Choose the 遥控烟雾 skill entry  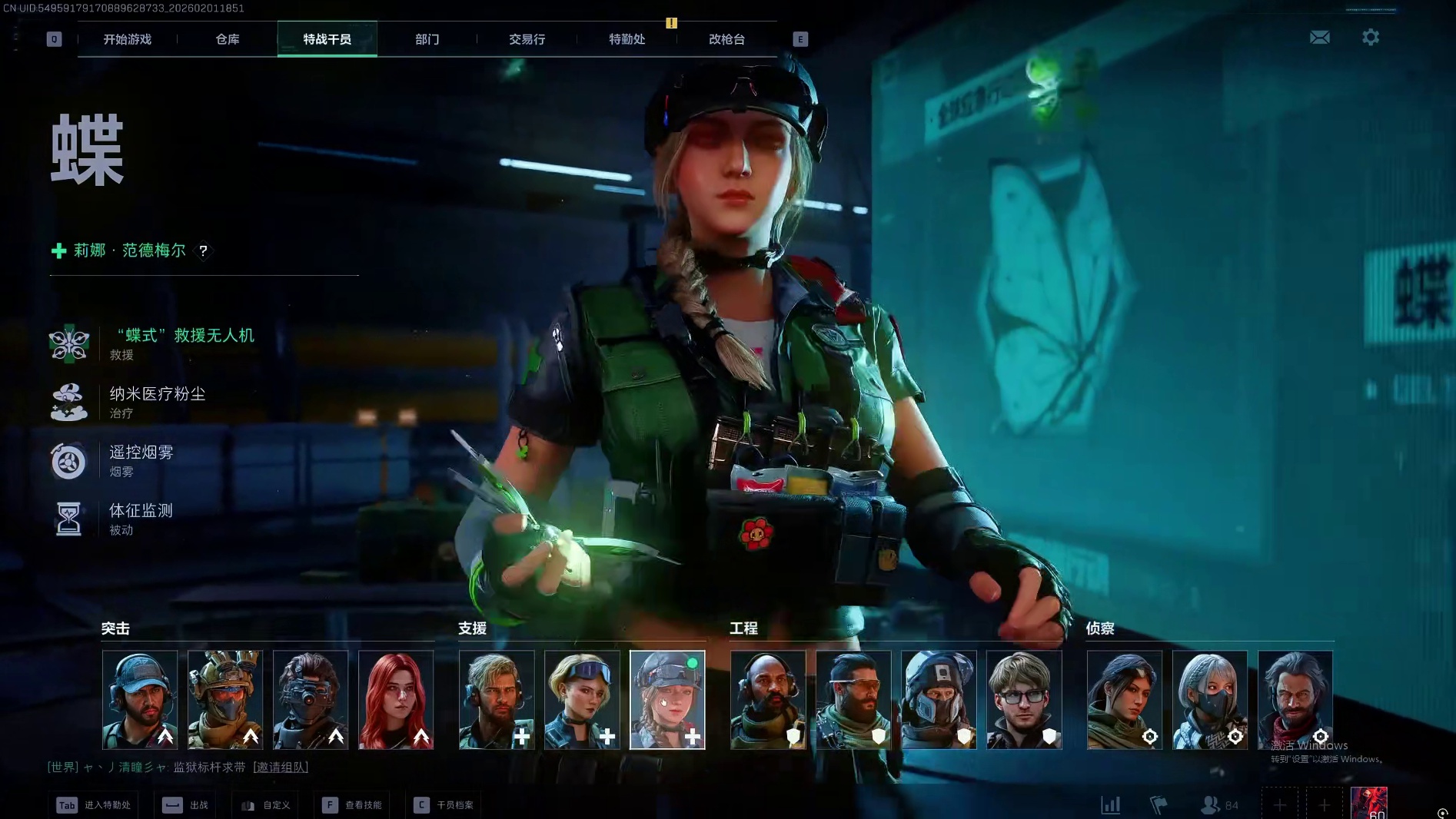(x=141, y=453)
